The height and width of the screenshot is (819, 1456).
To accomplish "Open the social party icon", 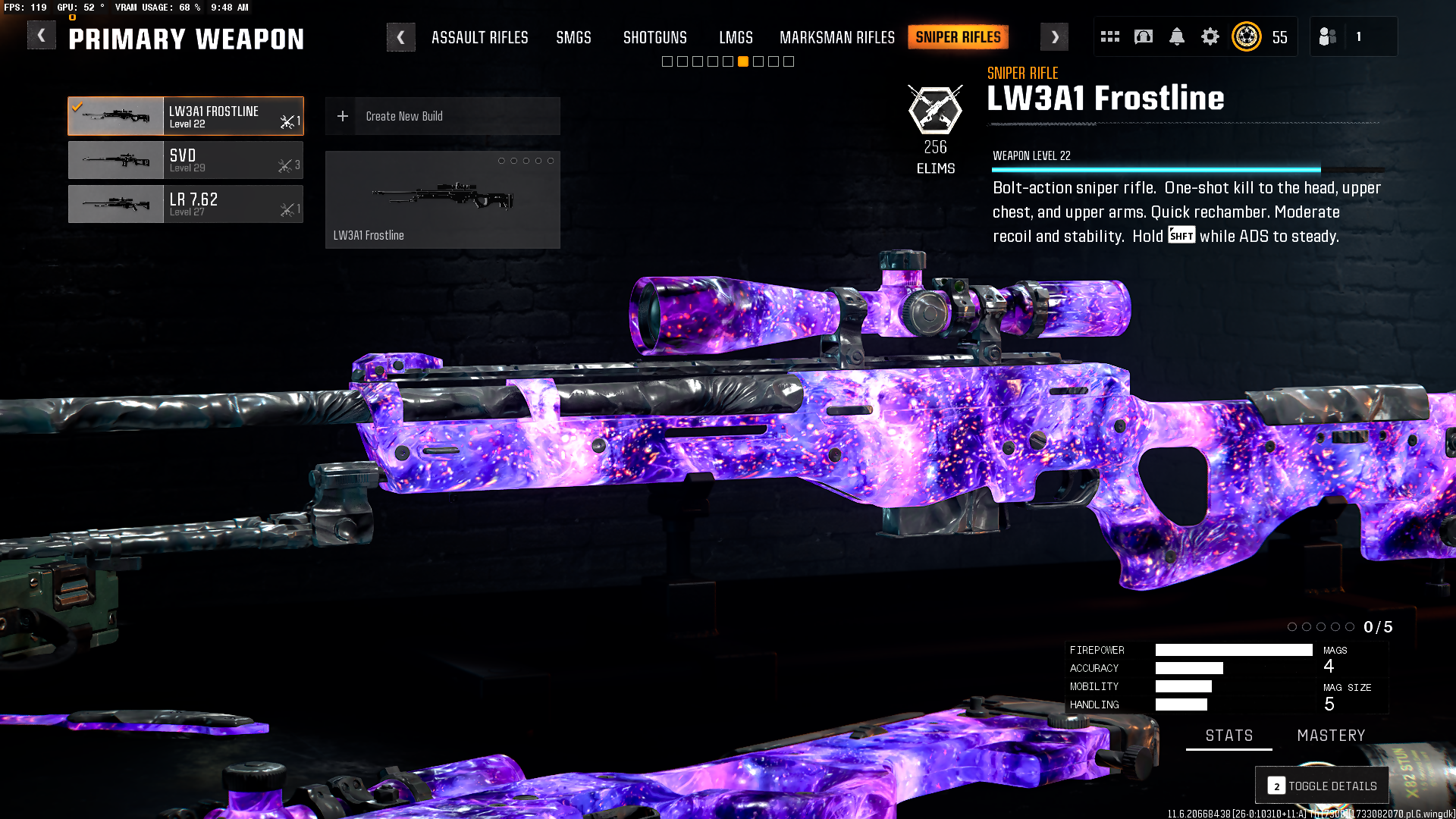I will (x=1327, y=36).
